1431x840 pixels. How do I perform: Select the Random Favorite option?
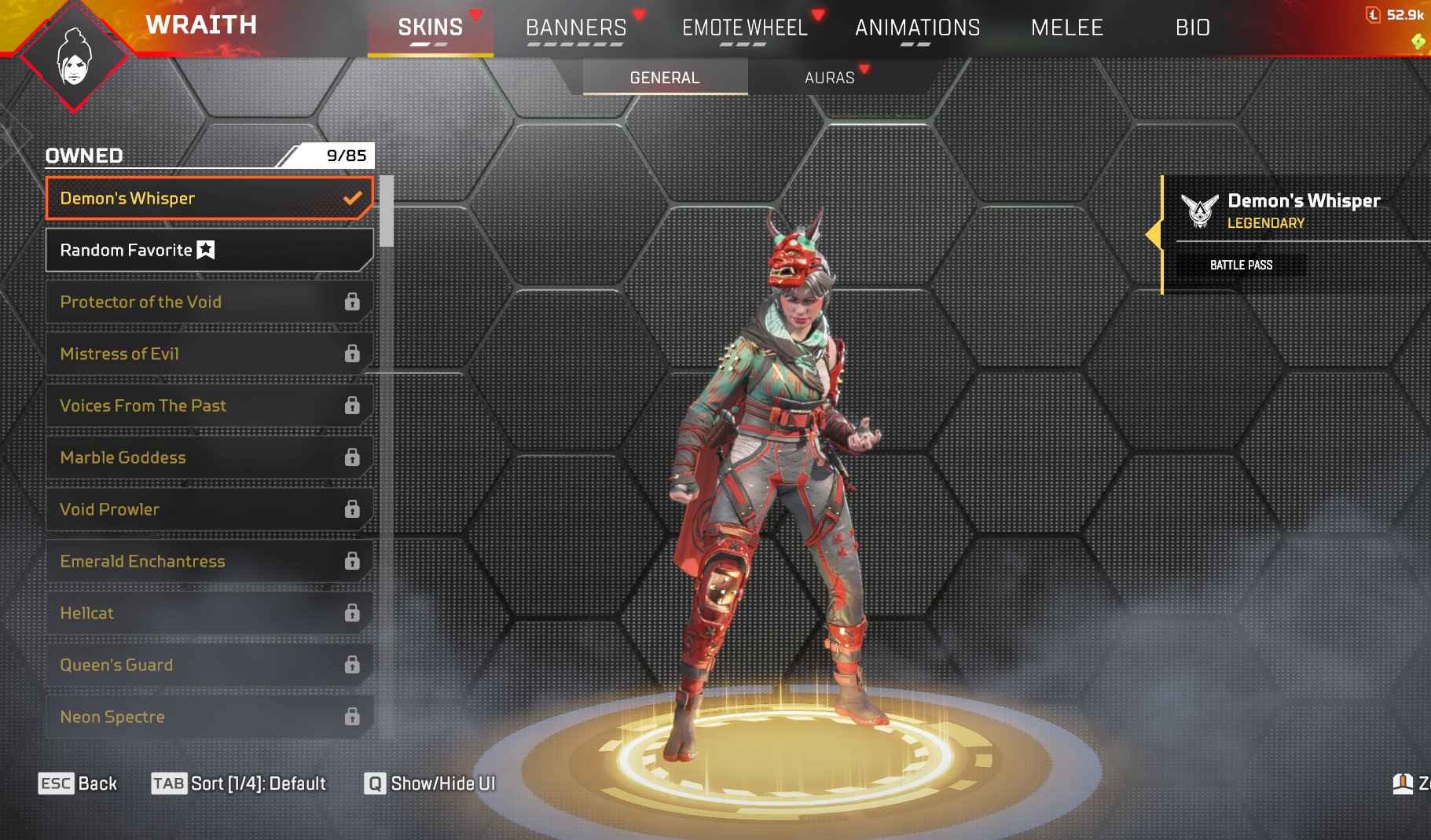(208, 250)
